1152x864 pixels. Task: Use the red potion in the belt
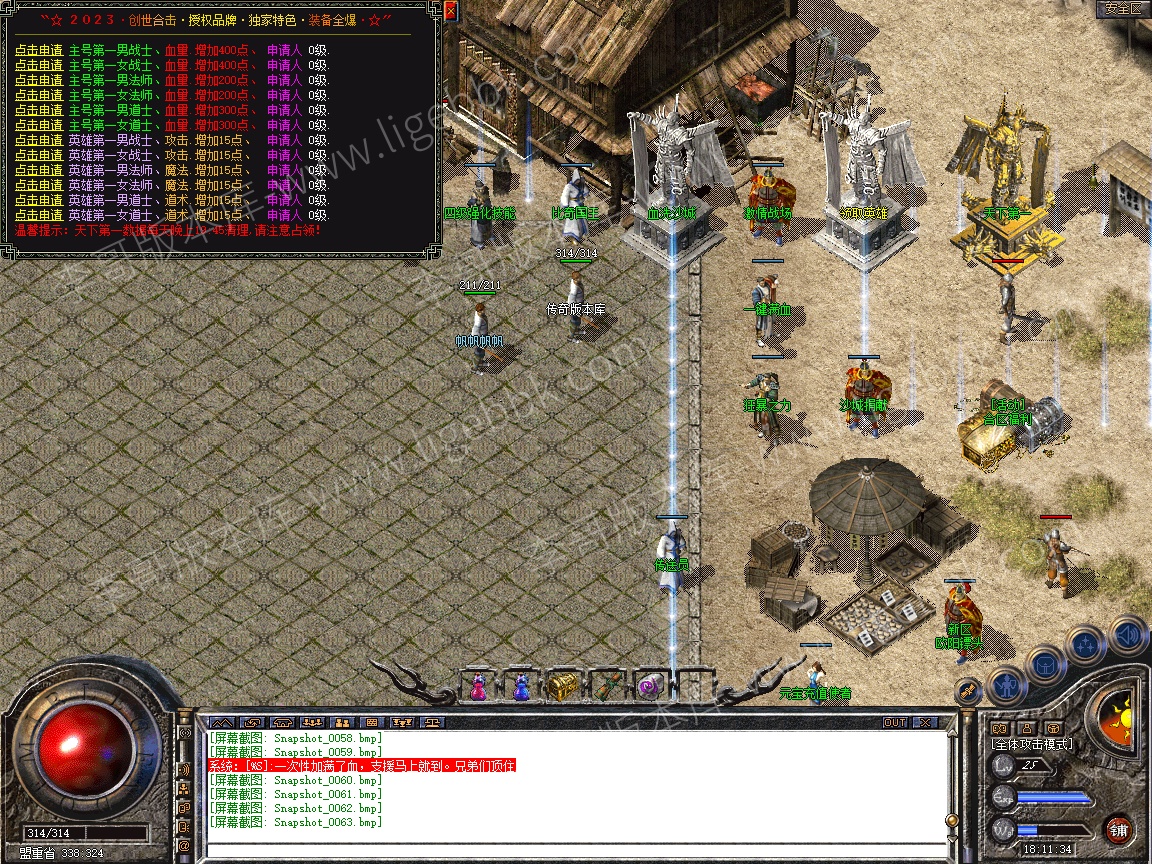coord(478,686)
